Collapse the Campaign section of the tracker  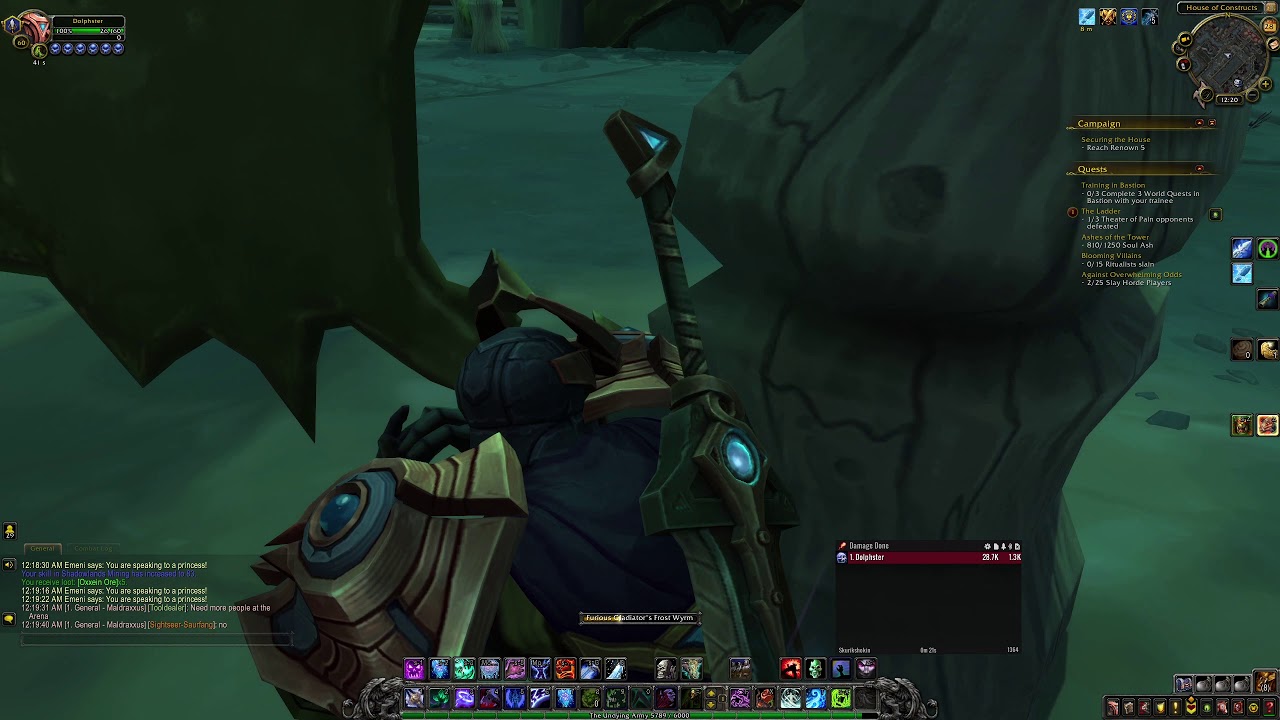click(1198, 122)
